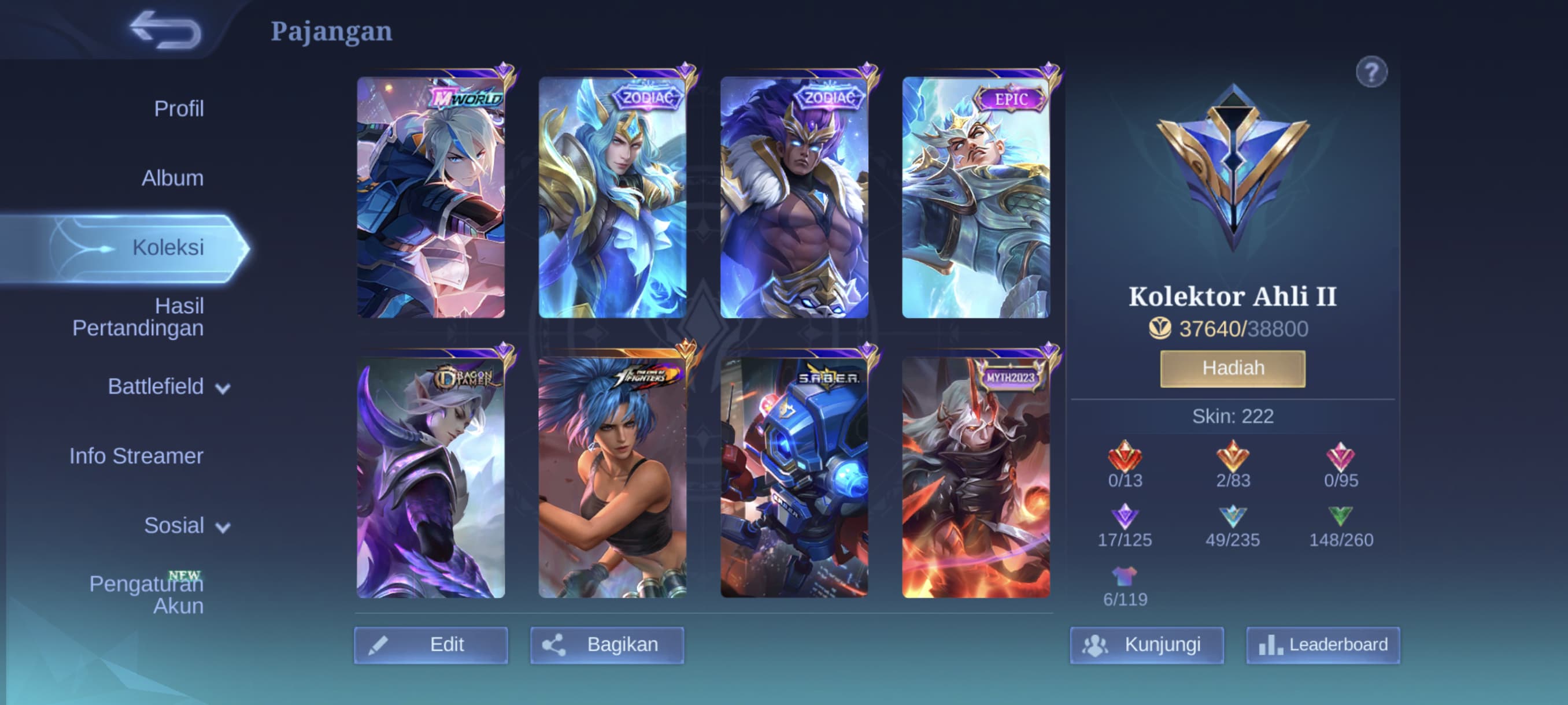Select the M-World skin card

(431, 197)
